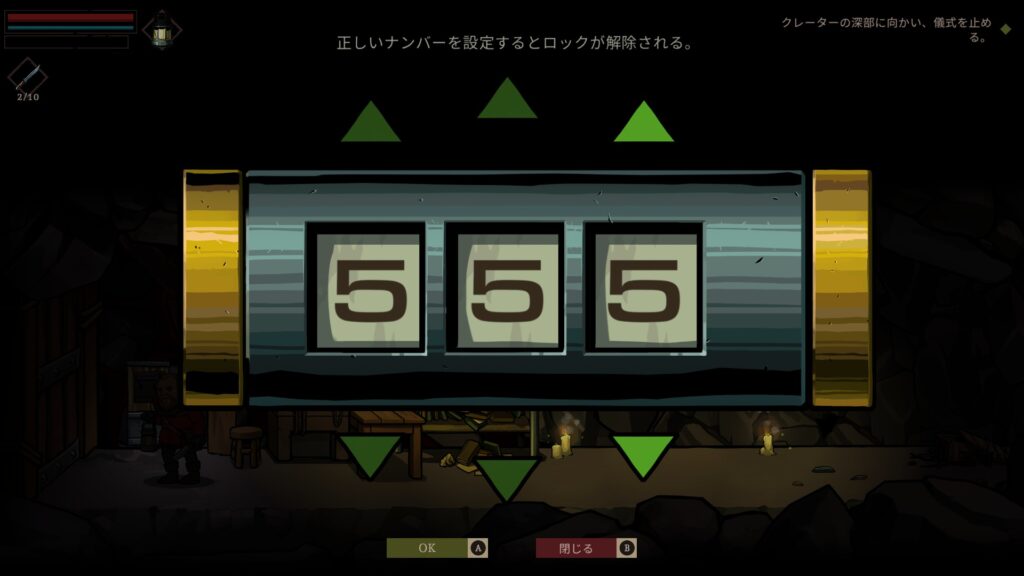Viewport: 1024px width, 576px height.
Task: Select the weapon slot showing 2/10
Action: coord(27,76)
